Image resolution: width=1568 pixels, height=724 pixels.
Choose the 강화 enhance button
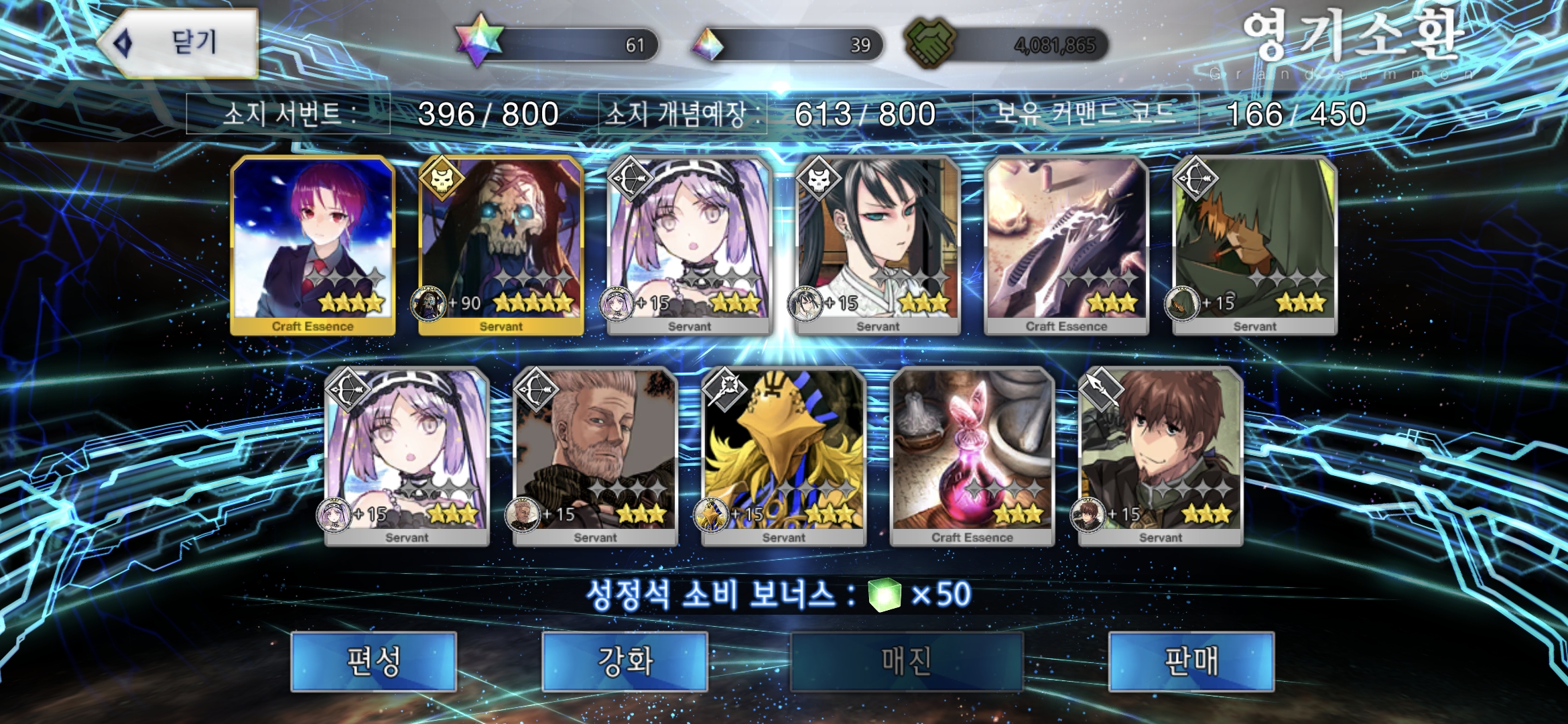tap(625, 661)
